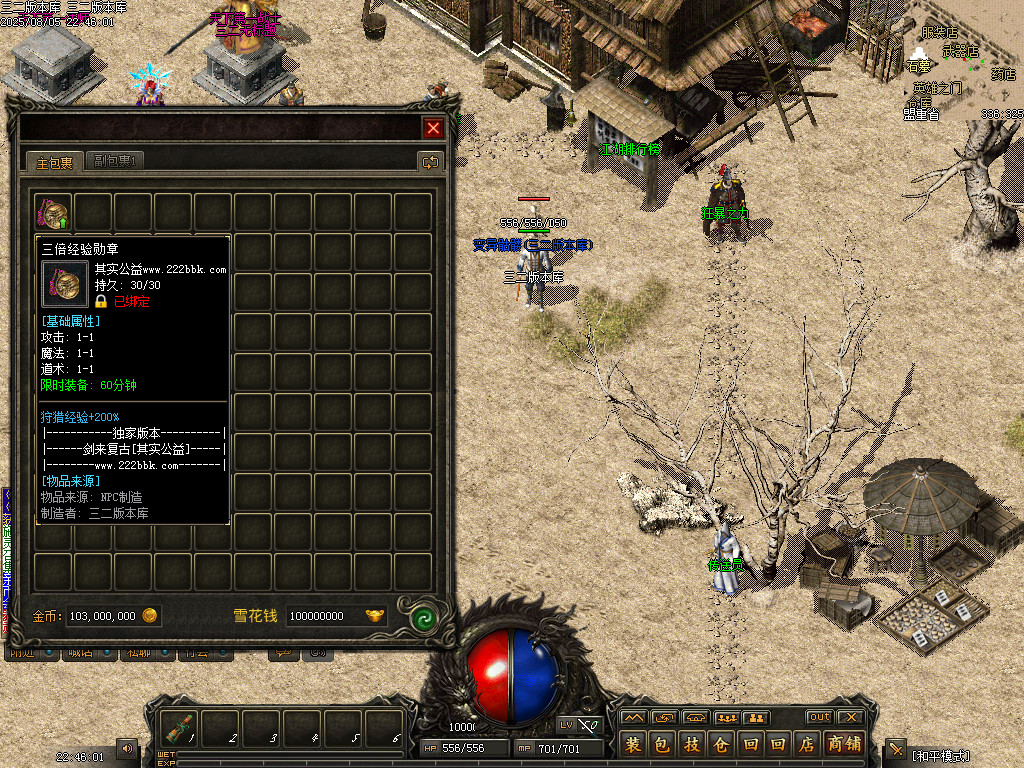
Task: Open the 技 skills panel
Action: pos(692,745)
